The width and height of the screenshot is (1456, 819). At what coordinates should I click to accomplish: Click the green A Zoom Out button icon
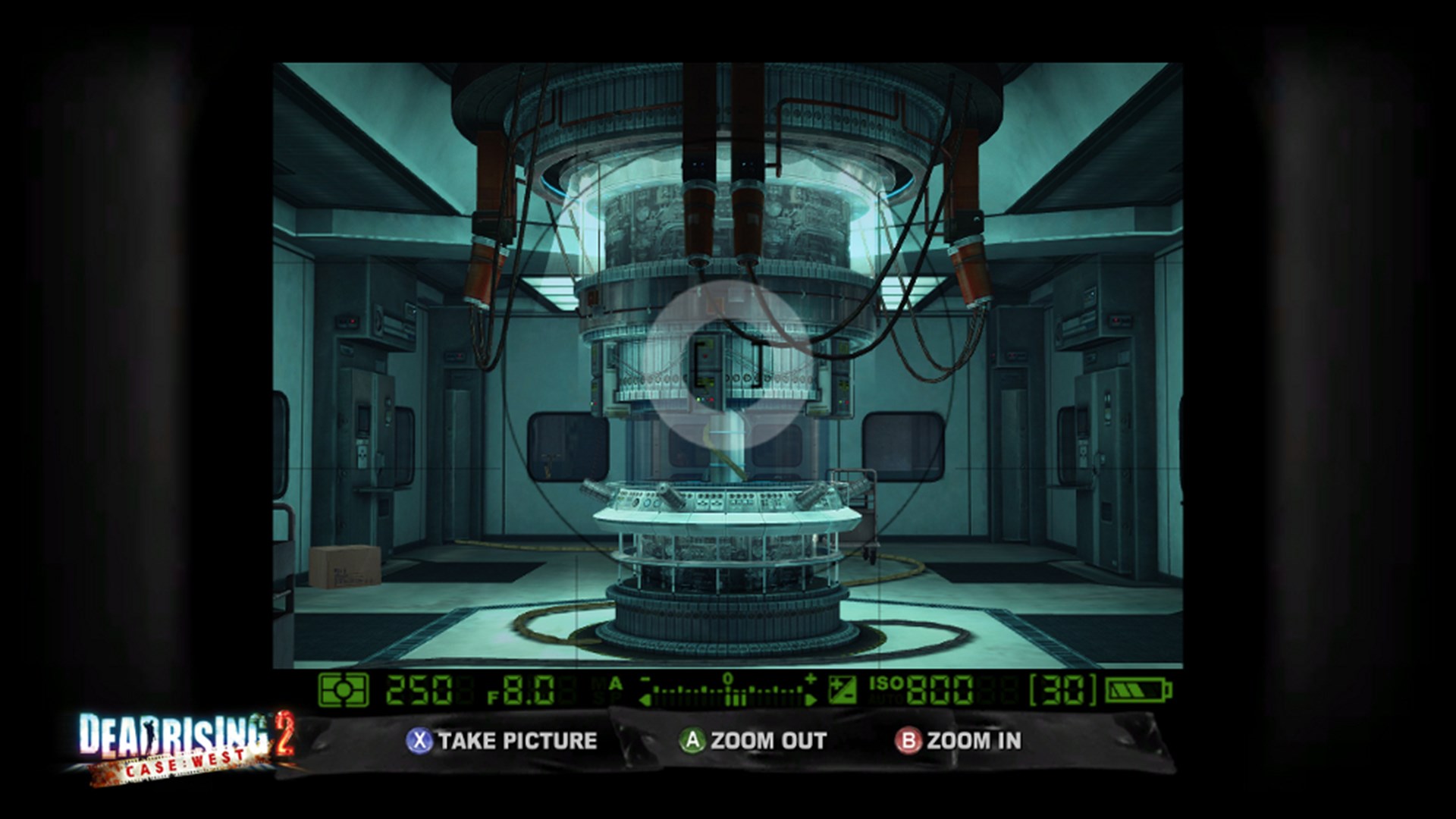click(692, 741)
